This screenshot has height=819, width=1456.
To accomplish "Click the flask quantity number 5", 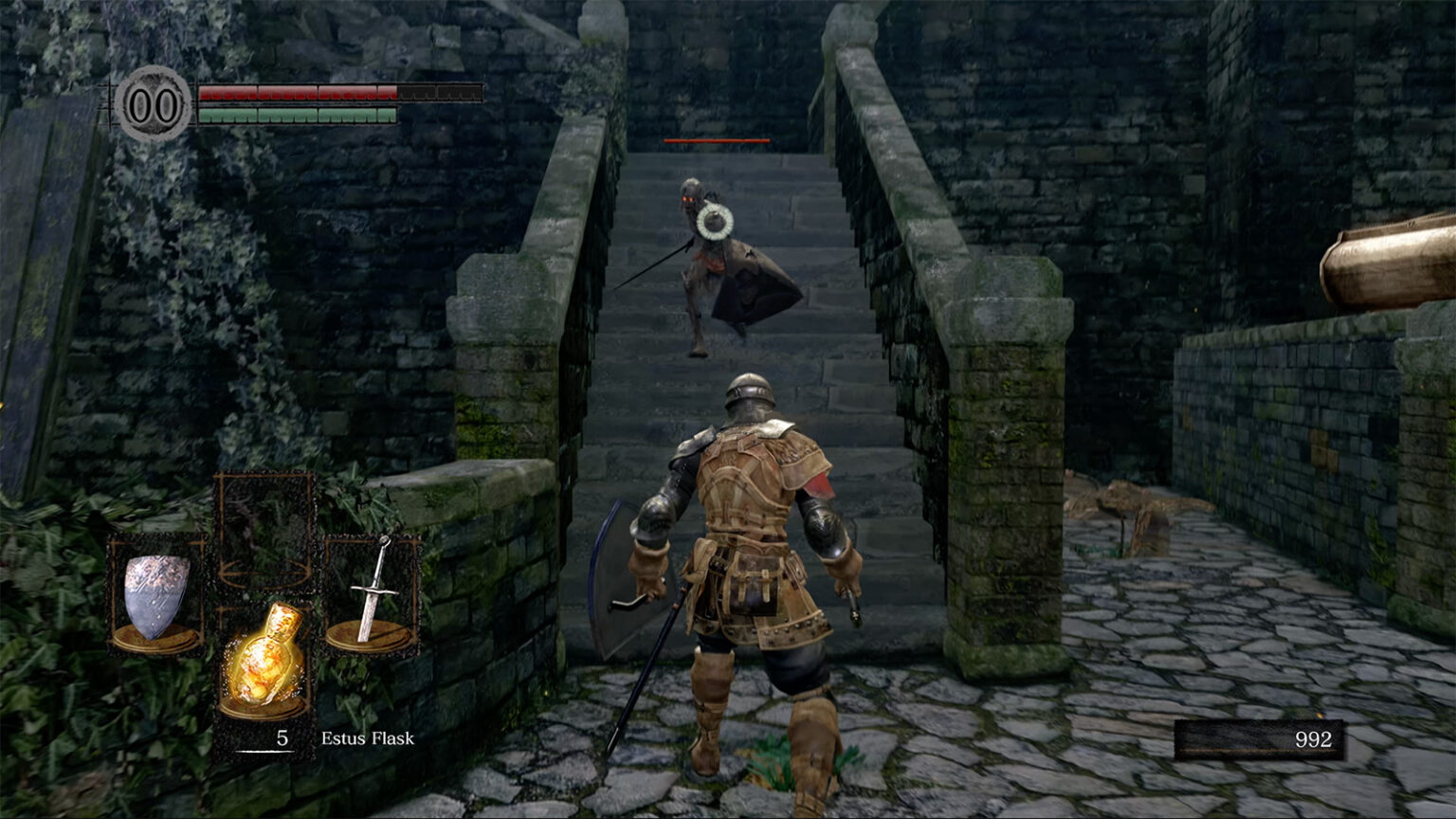I will 281,738.
